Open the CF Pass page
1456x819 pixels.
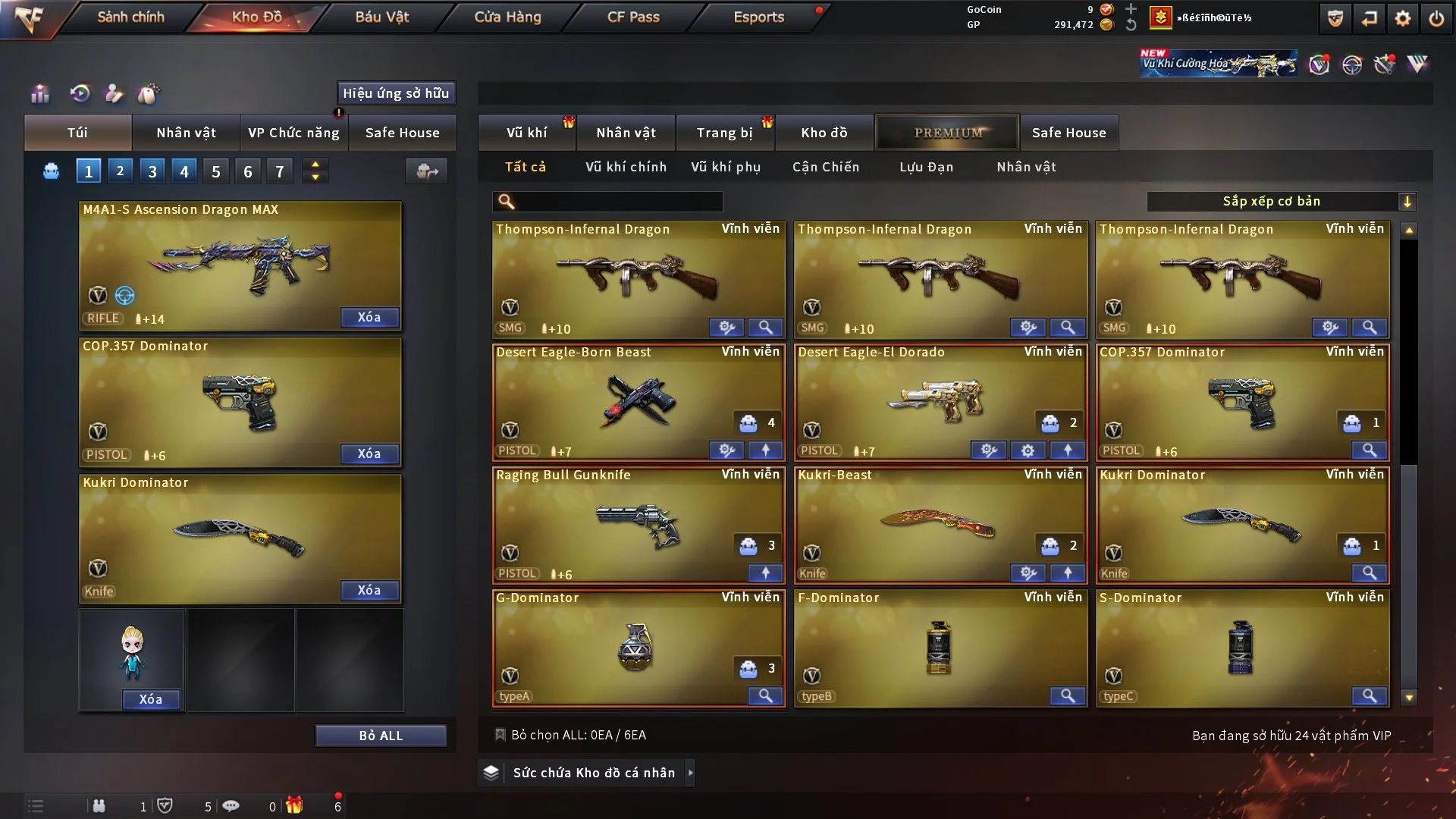633,17
